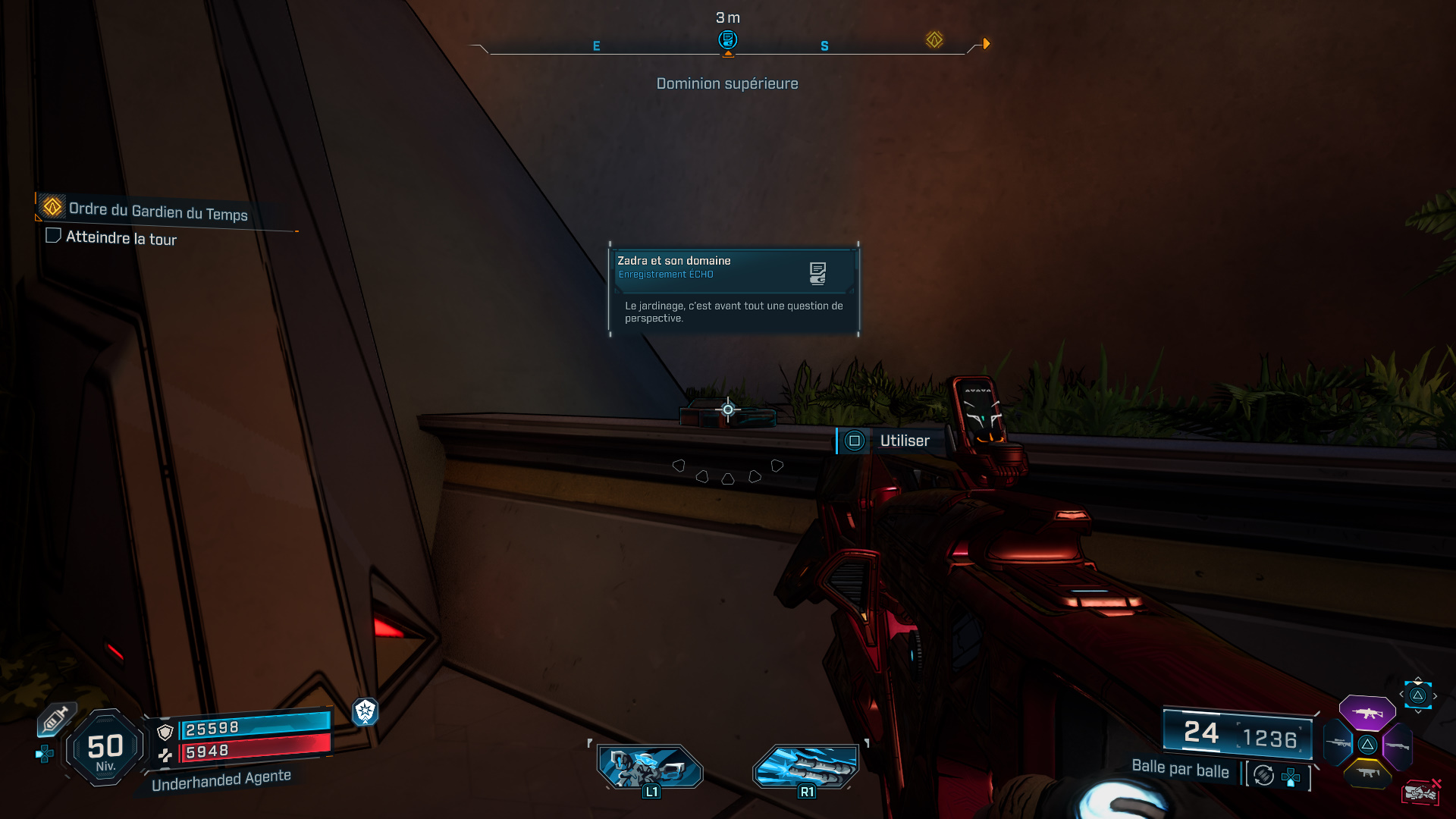Click the Dominion supérieure location label
Screen dimensions: 1456x819
[x=727, y=83]
